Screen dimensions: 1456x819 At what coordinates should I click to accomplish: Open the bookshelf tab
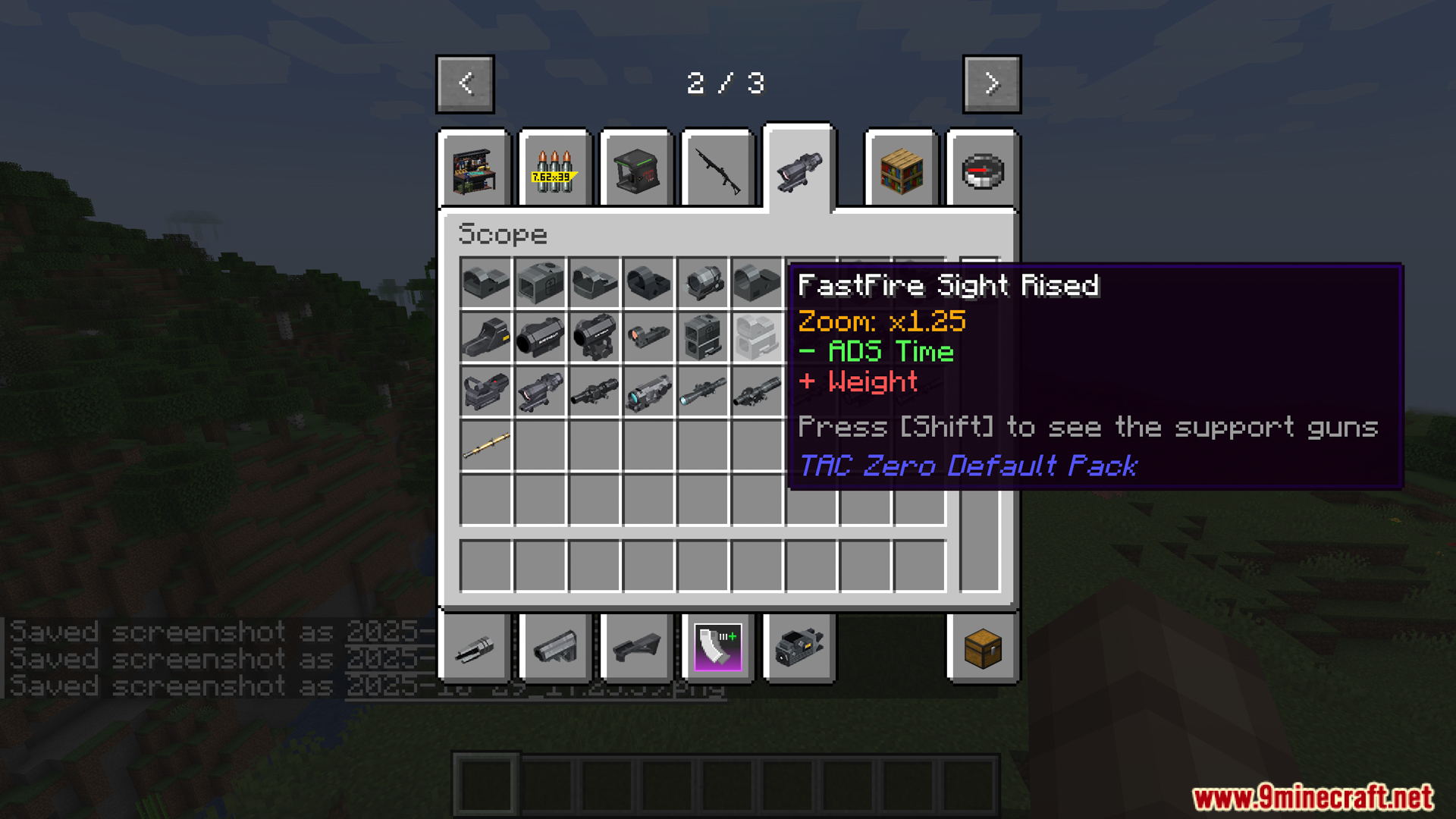coord(902,171)
